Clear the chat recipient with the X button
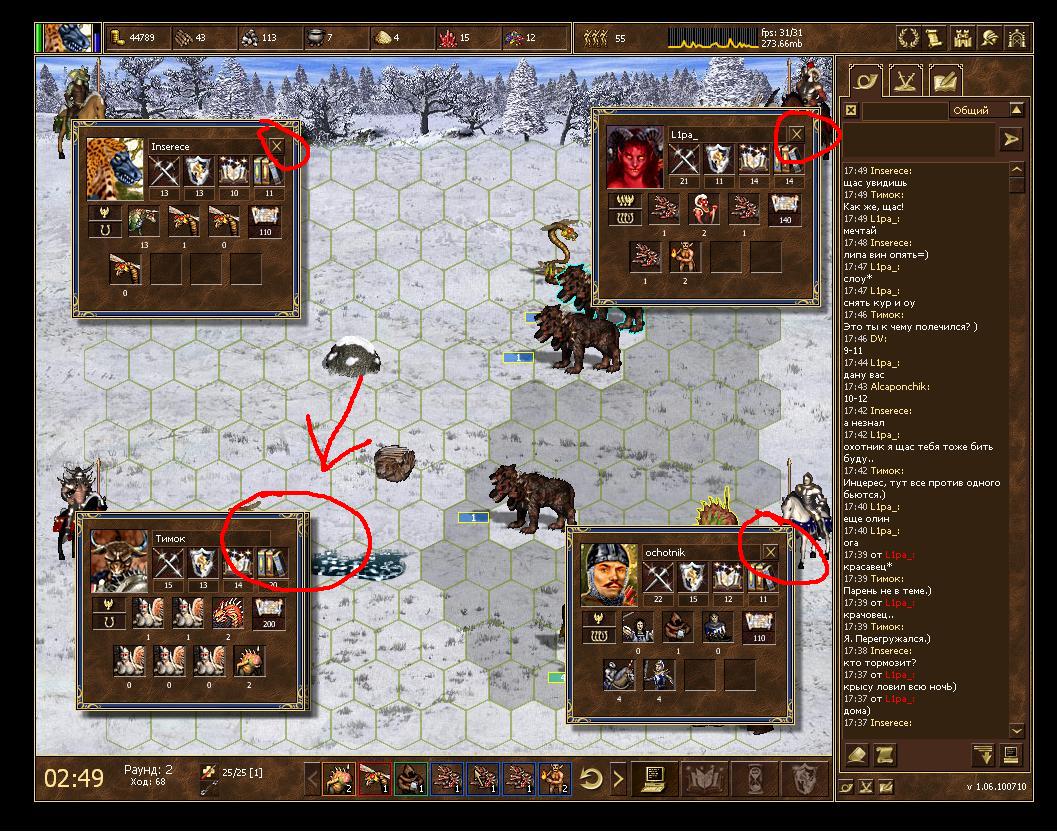 pos(851,110)
